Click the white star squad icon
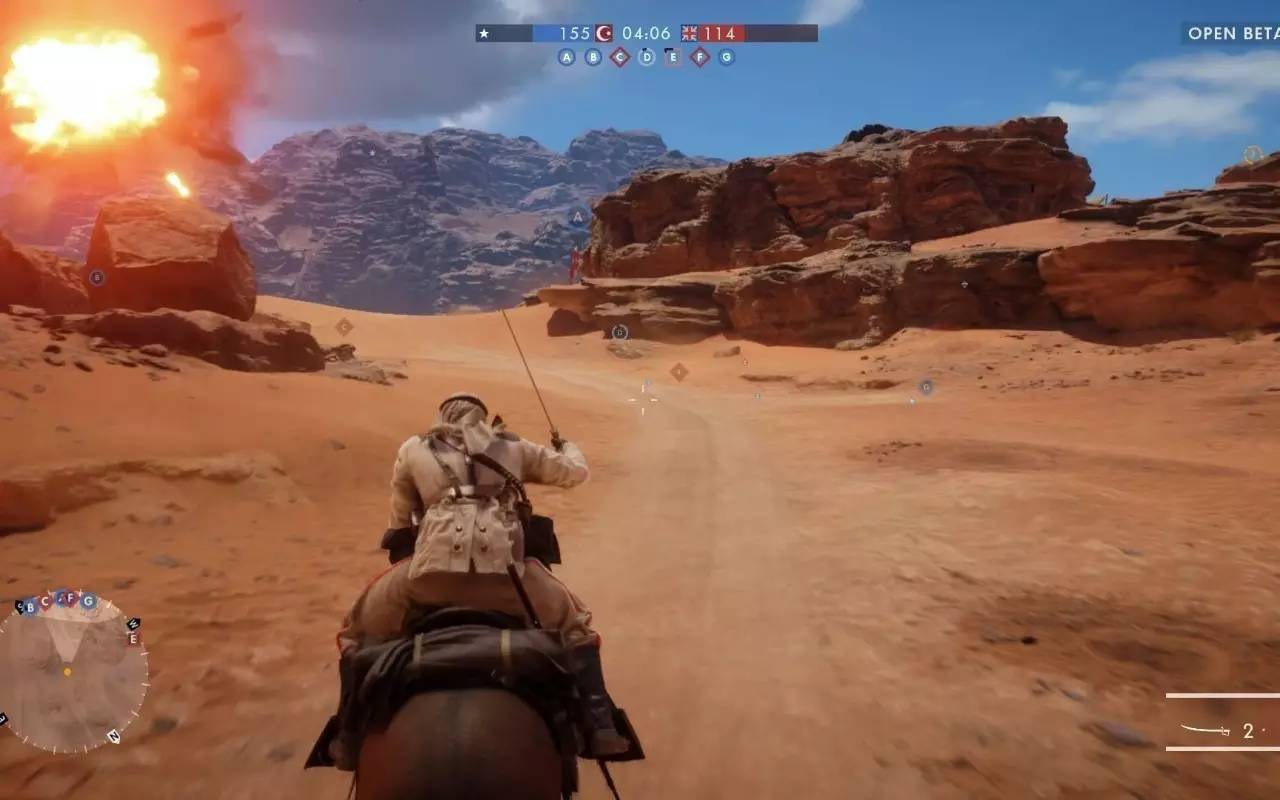 pyautogui.click(x=485, y=33)
